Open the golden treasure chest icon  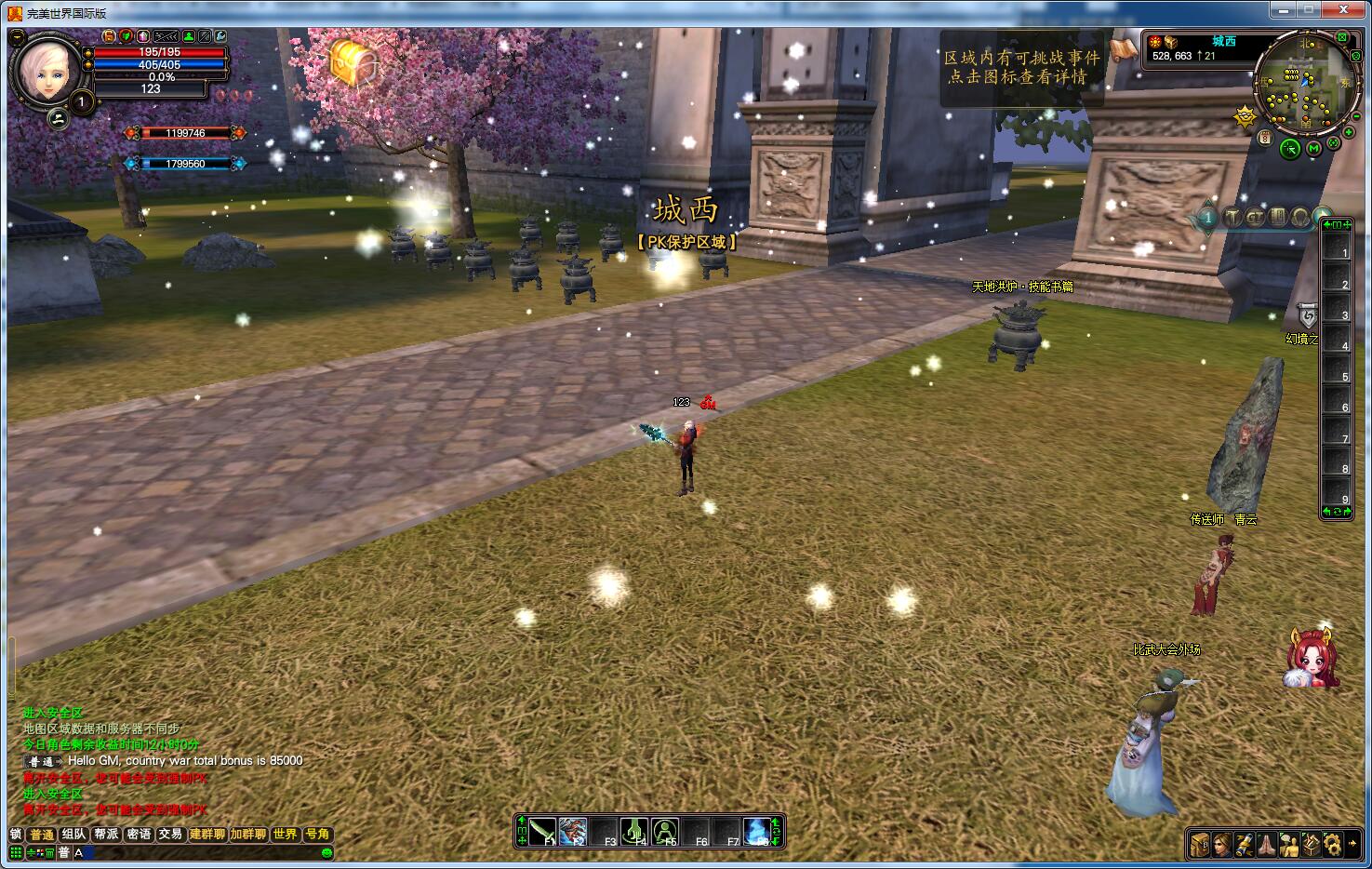353,61
